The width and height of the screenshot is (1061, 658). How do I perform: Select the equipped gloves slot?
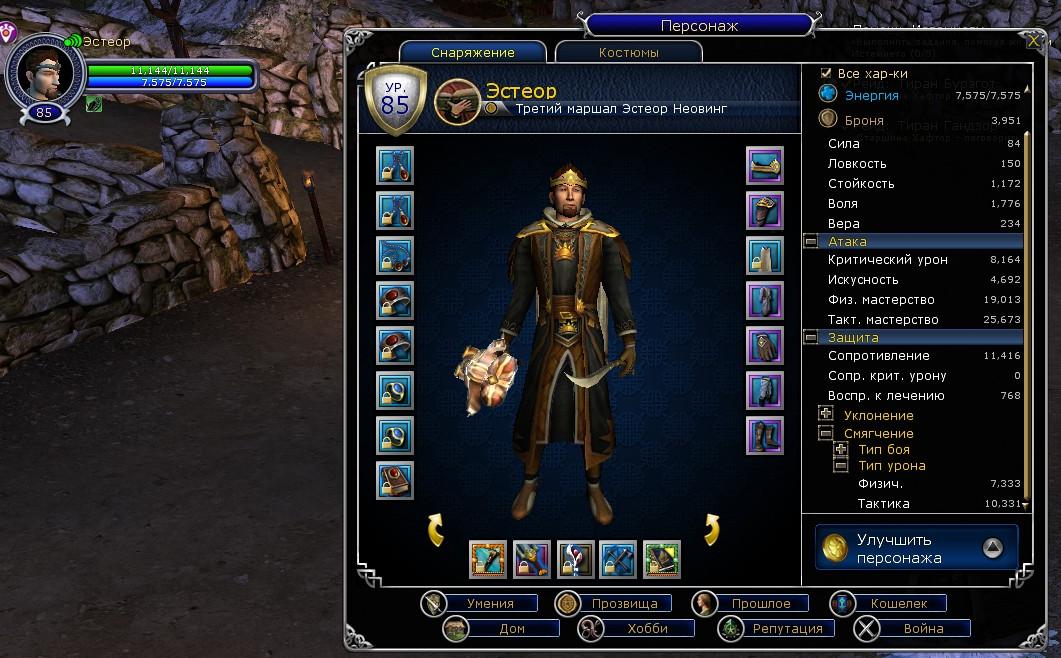[765, 345]
